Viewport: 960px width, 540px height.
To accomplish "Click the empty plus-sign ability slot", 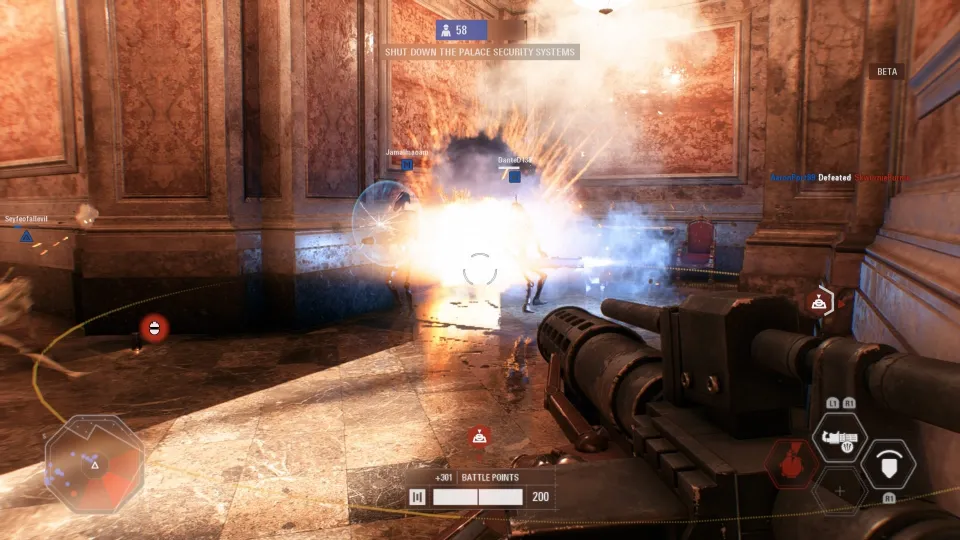I will coord(838,490).
